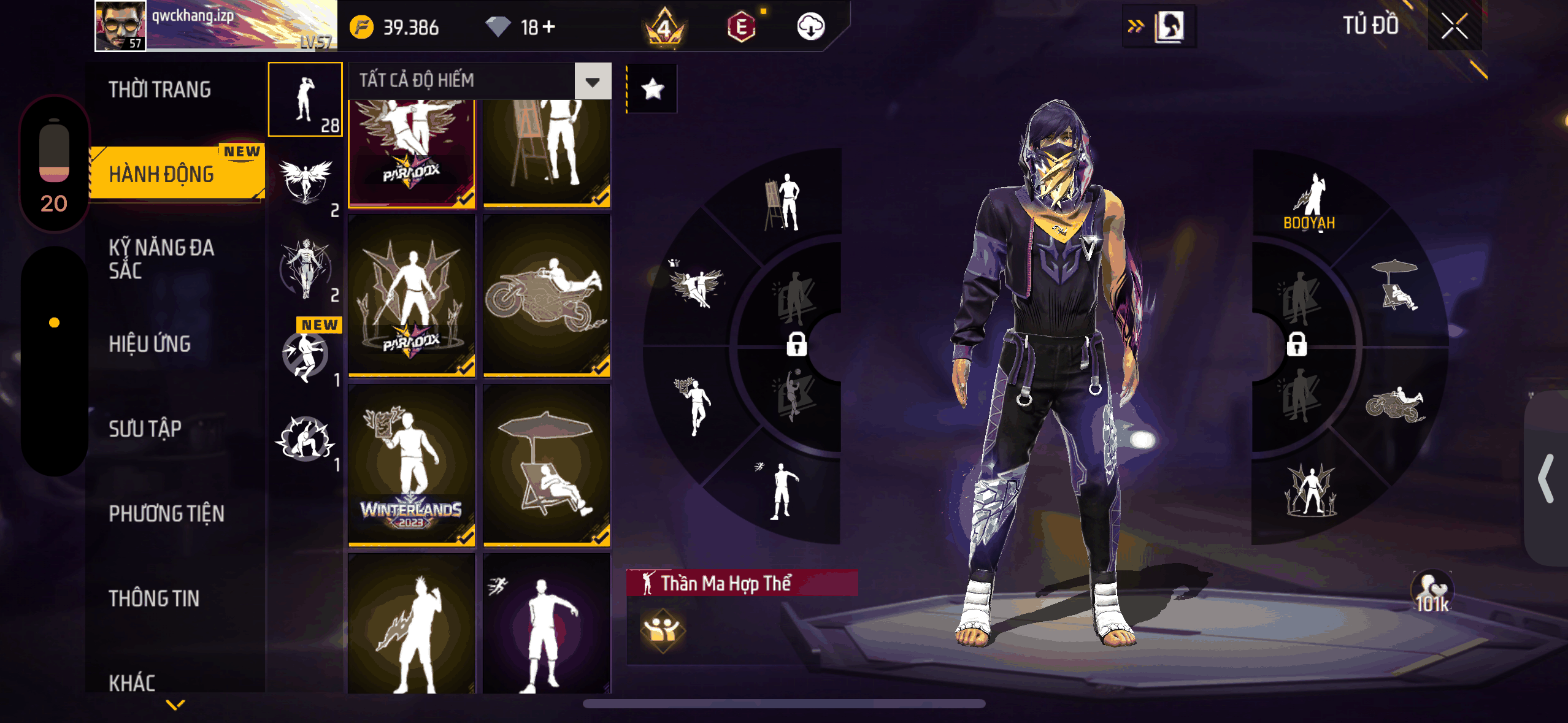Toggle the star favorites filter
The image size is (1568, 723).
pyautogui.click(x=652, y=90)
